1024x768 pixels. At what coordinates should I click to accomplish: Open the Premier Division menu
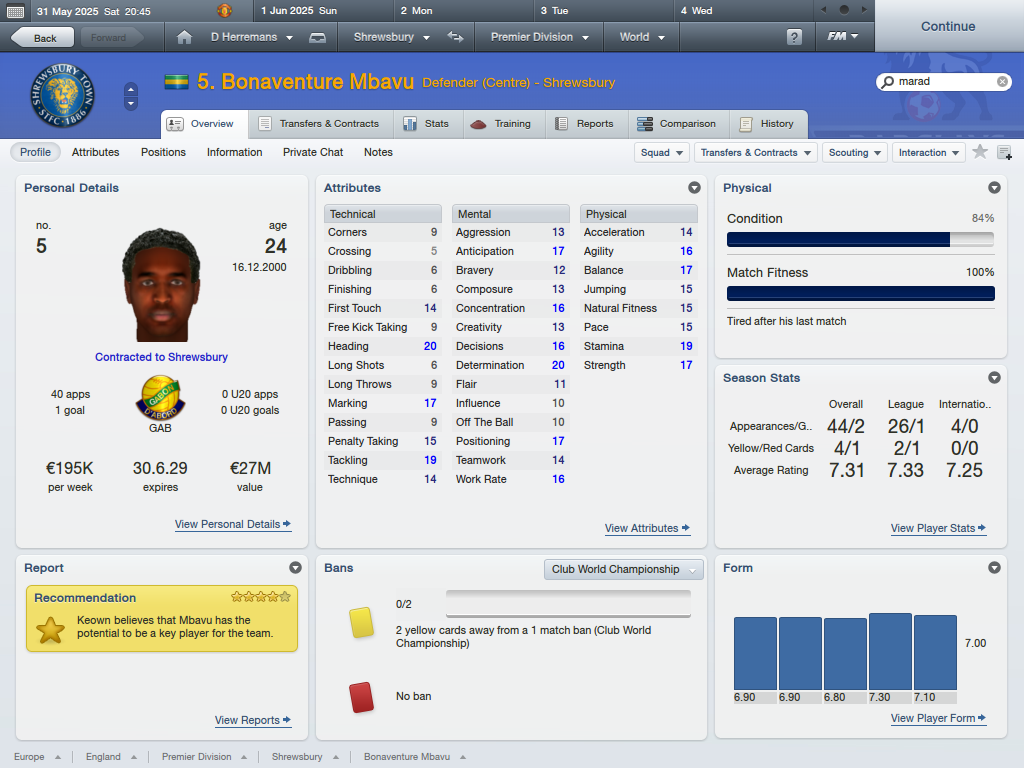point(539,37)
